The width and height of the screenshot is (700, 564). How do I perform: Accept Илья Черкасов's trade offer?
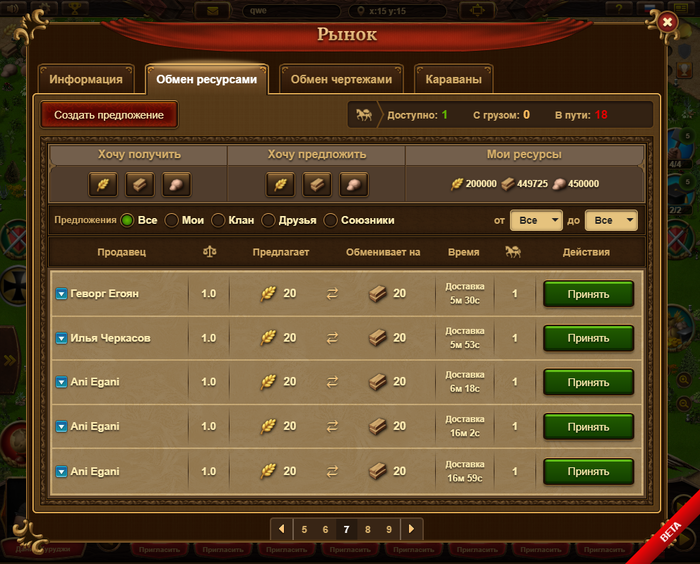(588, 338)
